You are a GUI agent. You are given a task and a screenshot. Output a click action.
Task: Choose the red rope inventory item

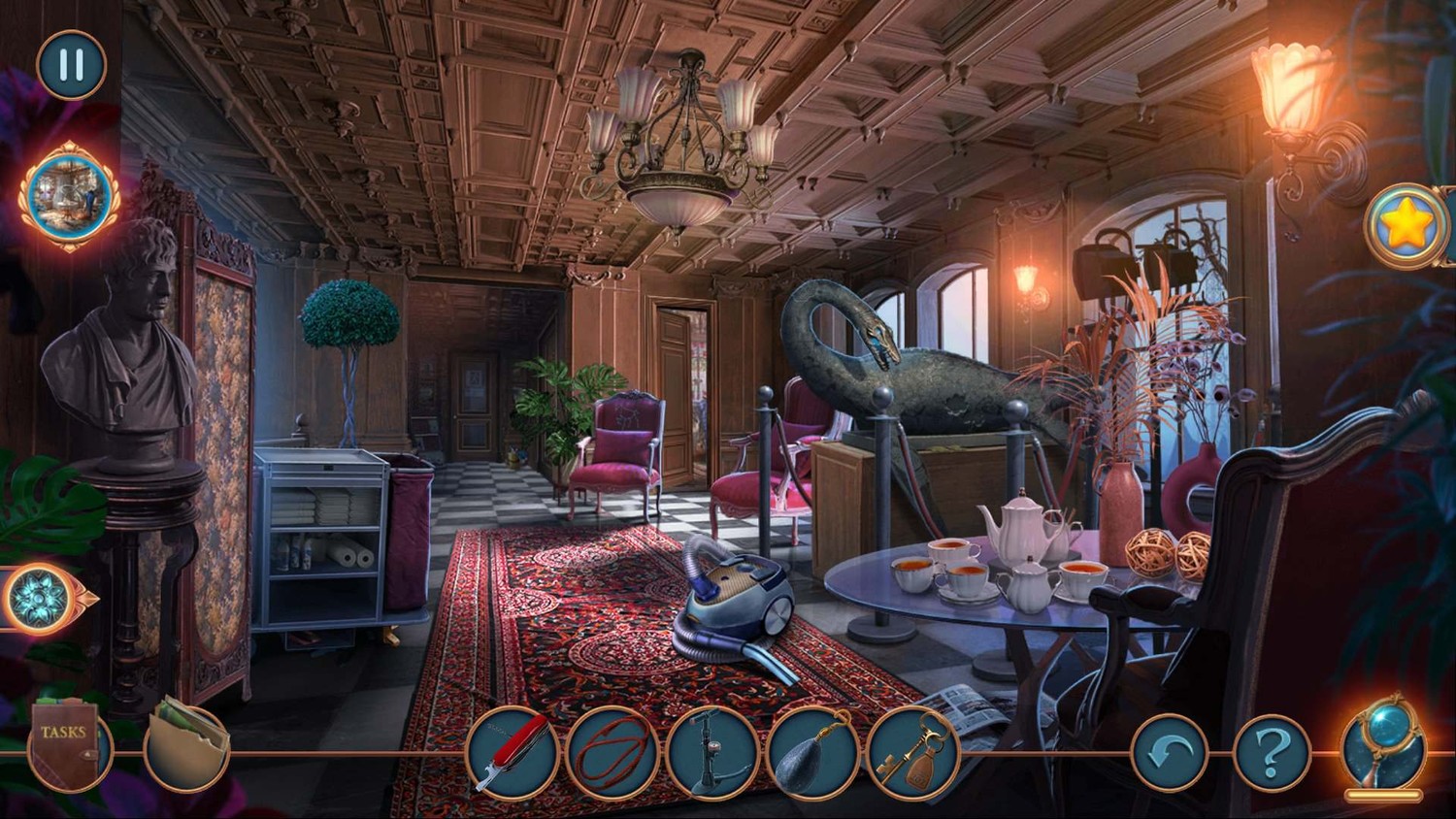click(x=612, y=753)
